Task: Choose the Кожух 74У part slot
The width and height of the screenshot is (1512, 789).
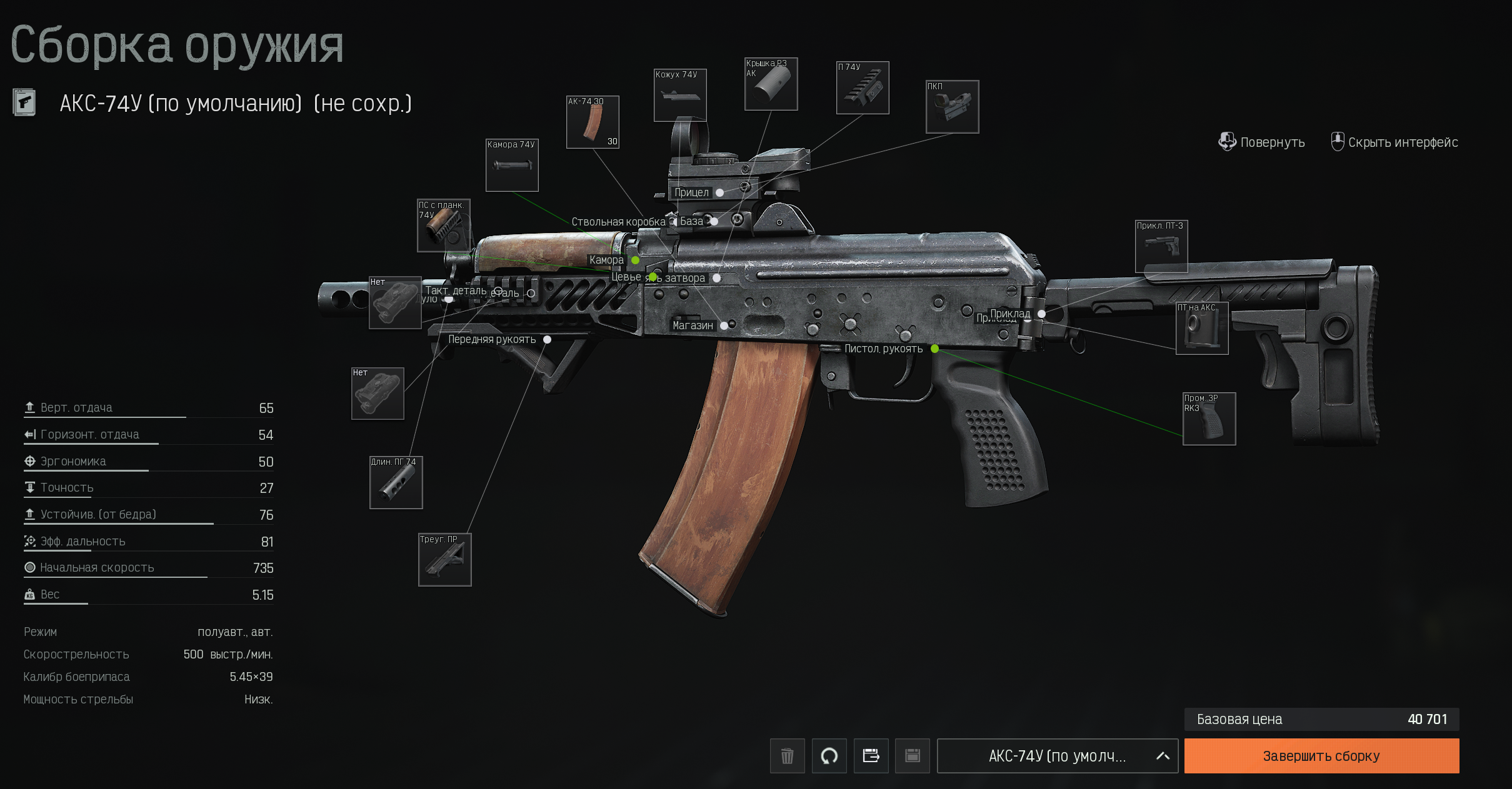Action: (680, 95)
